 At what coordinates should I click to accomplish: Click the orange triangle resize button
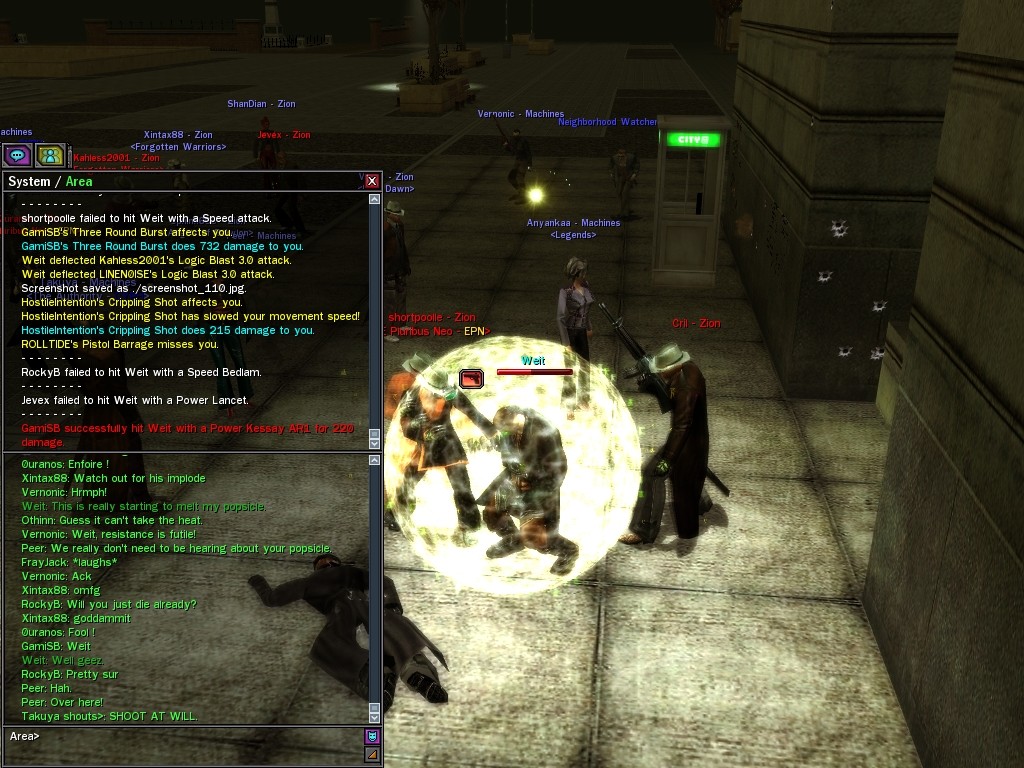coord(372,754)
